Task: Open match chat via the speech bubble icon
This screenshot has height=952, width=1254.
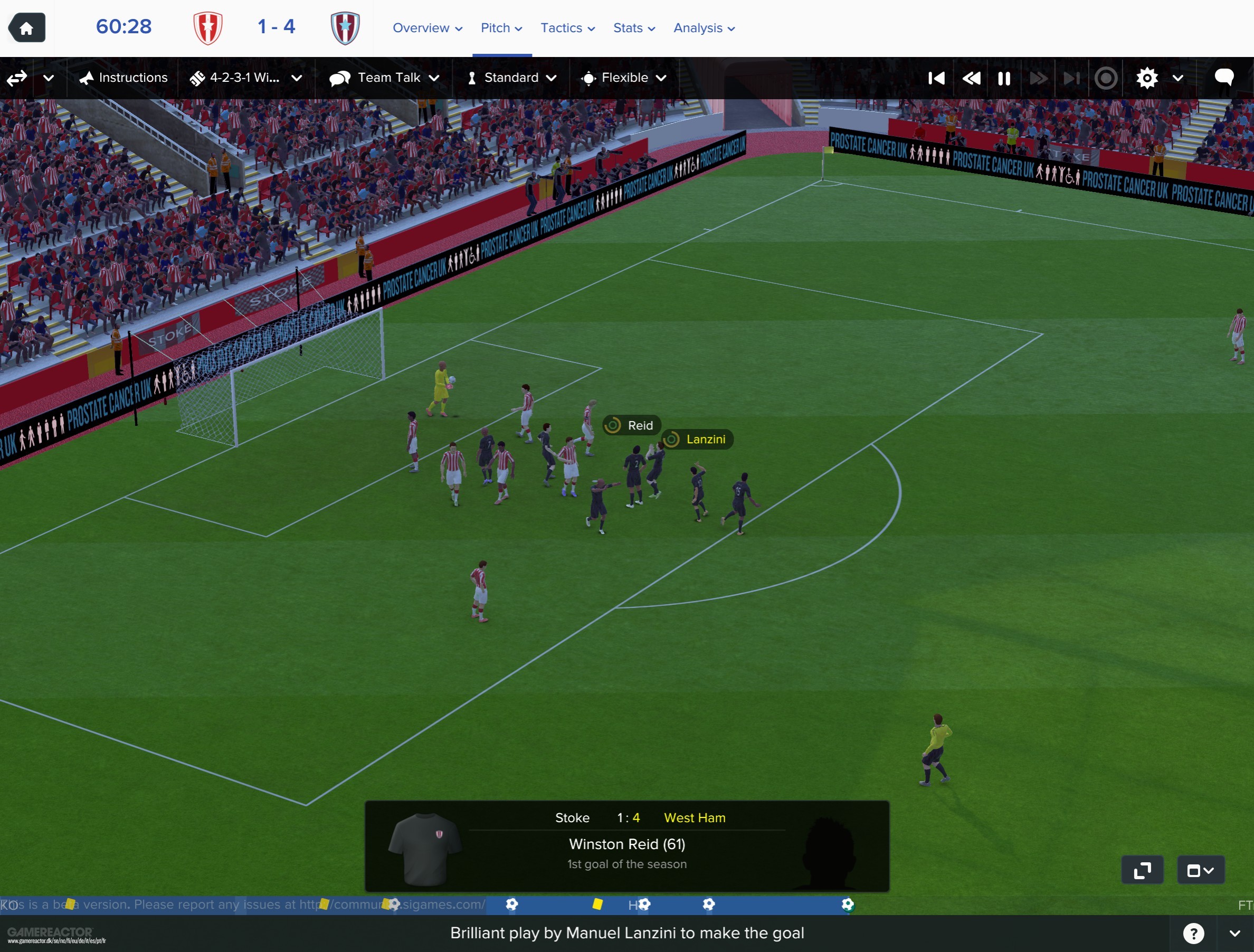Action: [1224, 78]
